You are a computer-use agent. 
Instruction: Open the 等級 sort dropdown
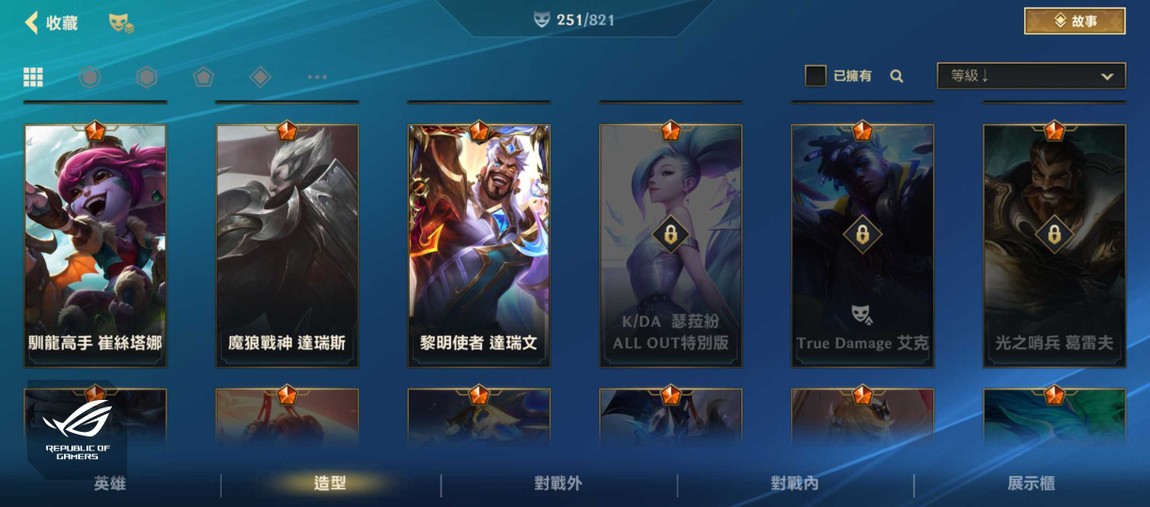coord(1030,76)
